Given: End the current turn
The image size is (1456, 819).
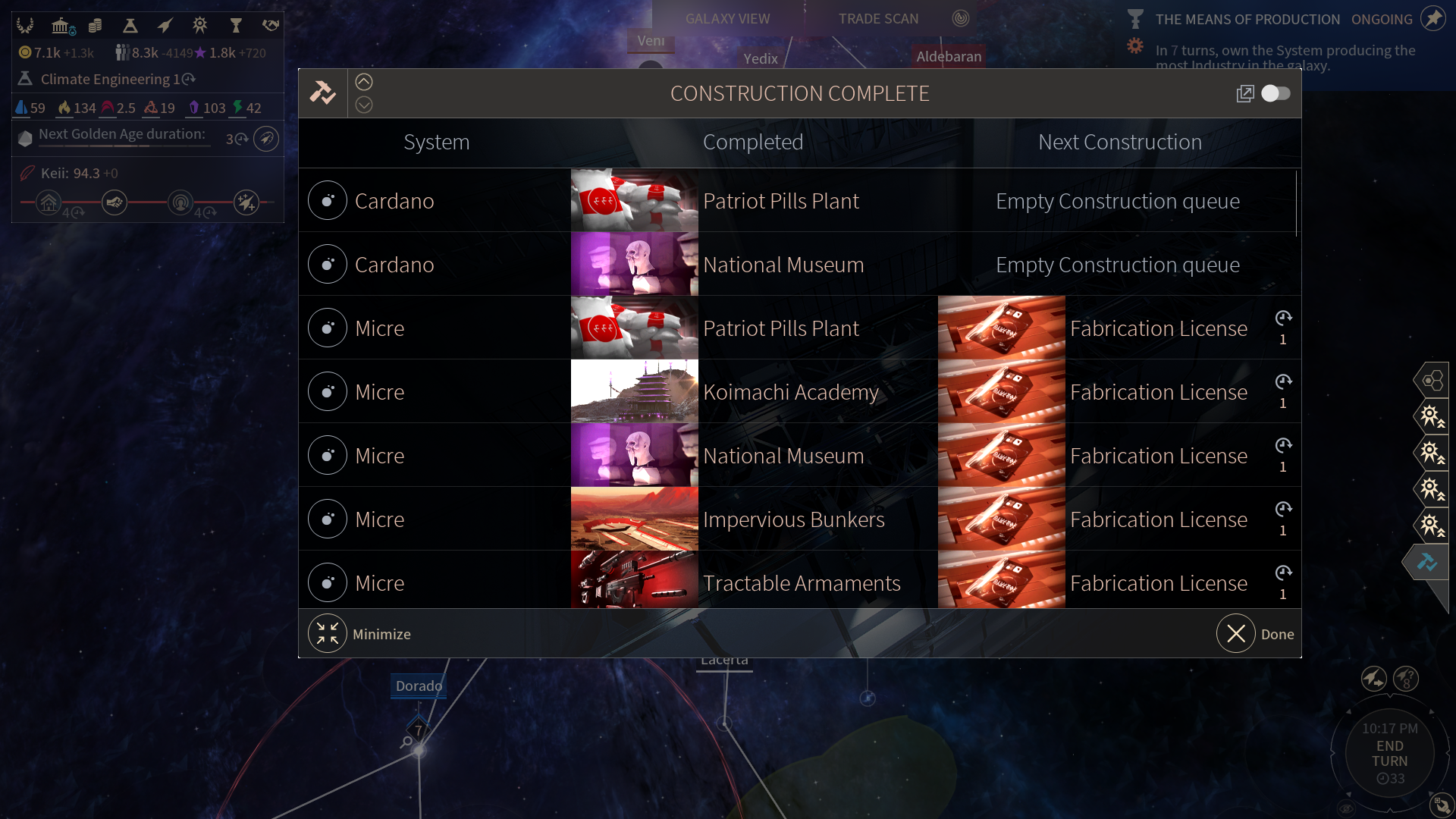Looking at the screenshot, I should (1389, 754).
